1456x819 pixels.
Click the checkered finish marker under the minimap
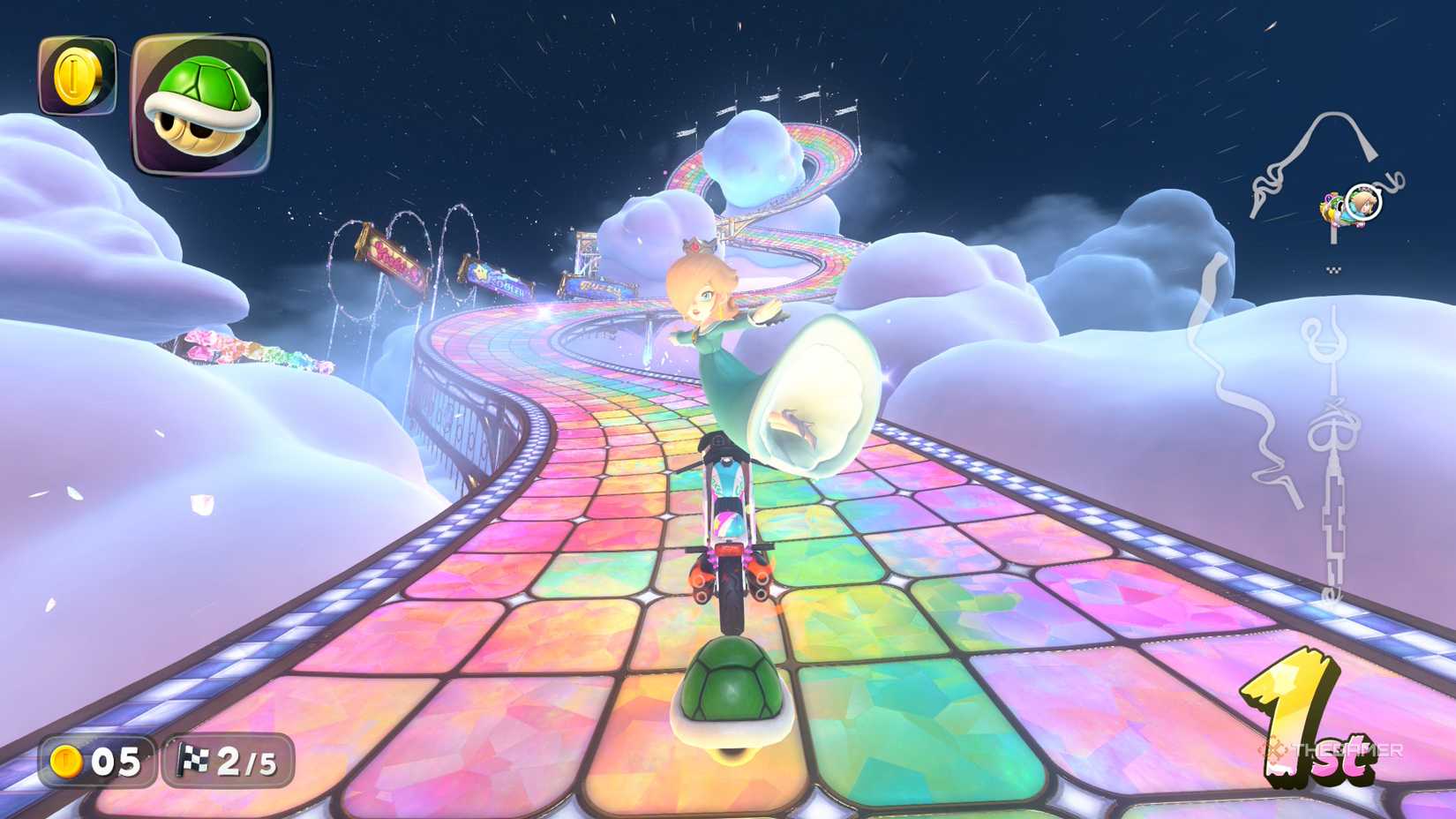coord(1332,269)
